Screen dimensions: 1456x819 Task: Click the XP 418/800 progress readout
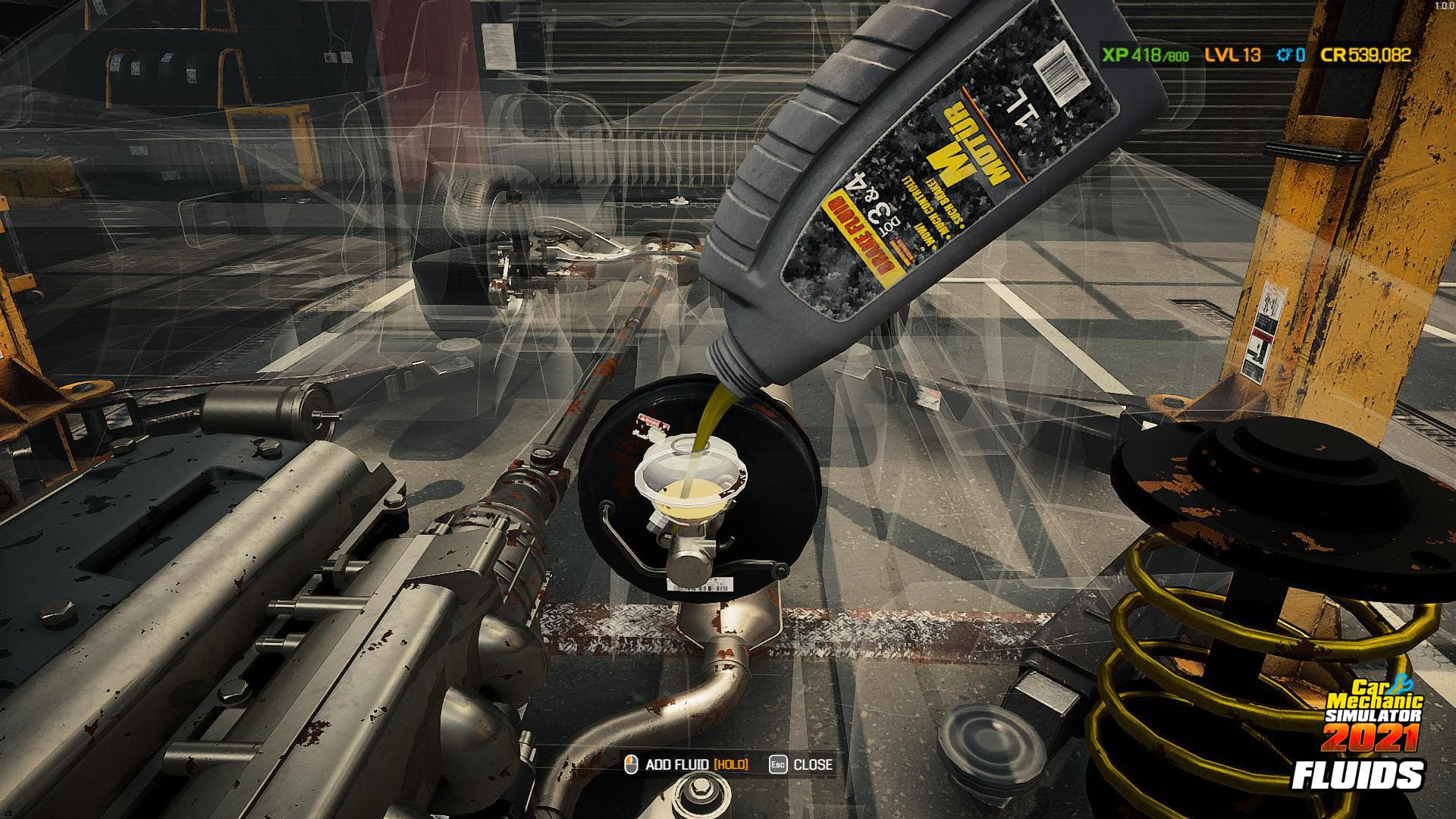pyautogui.click(x=1145, y=55)
